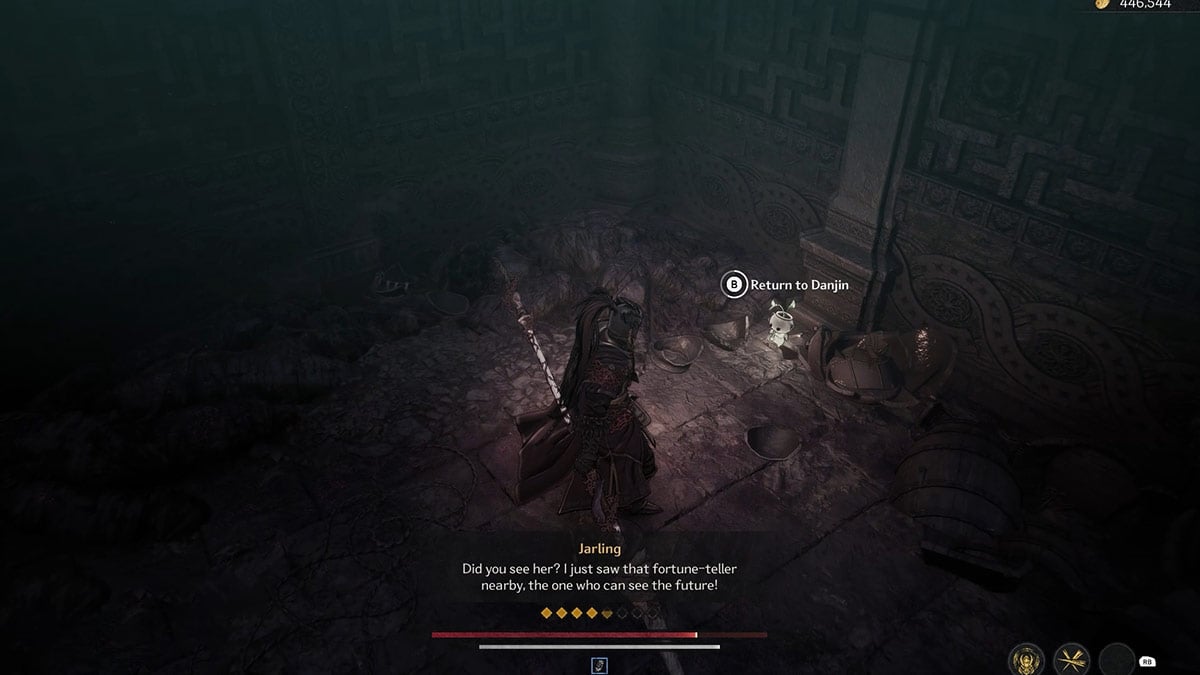Click the small blue-framed status icon
The width and height of the screenshot is (1200, 675).
[x=600, y=664]
